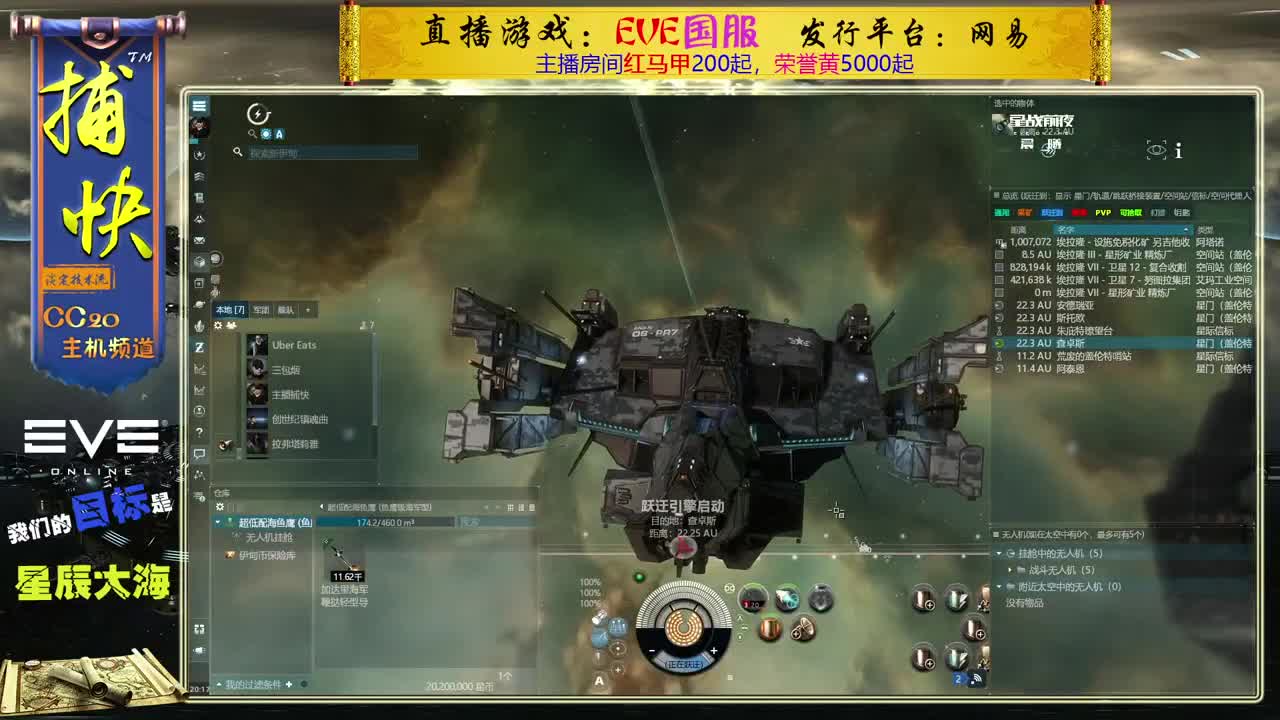Activate the mining laser module on the HUD

point(787,599)
